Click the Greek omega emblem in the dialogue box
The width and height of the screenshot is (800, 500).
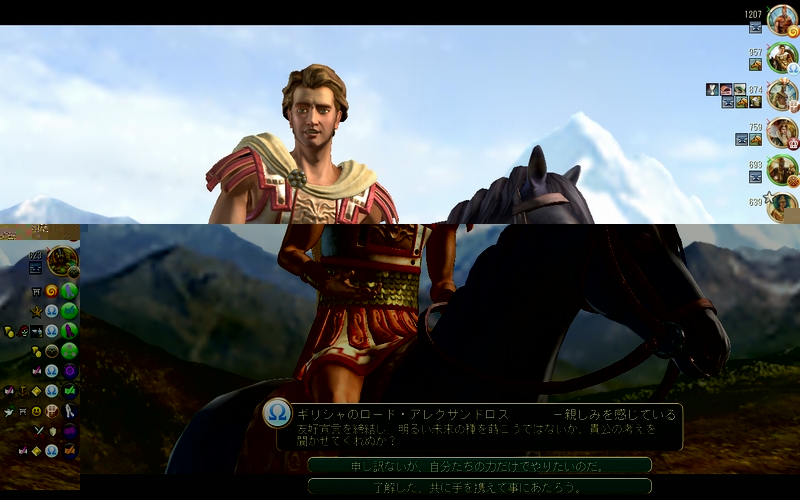(276, 413)
